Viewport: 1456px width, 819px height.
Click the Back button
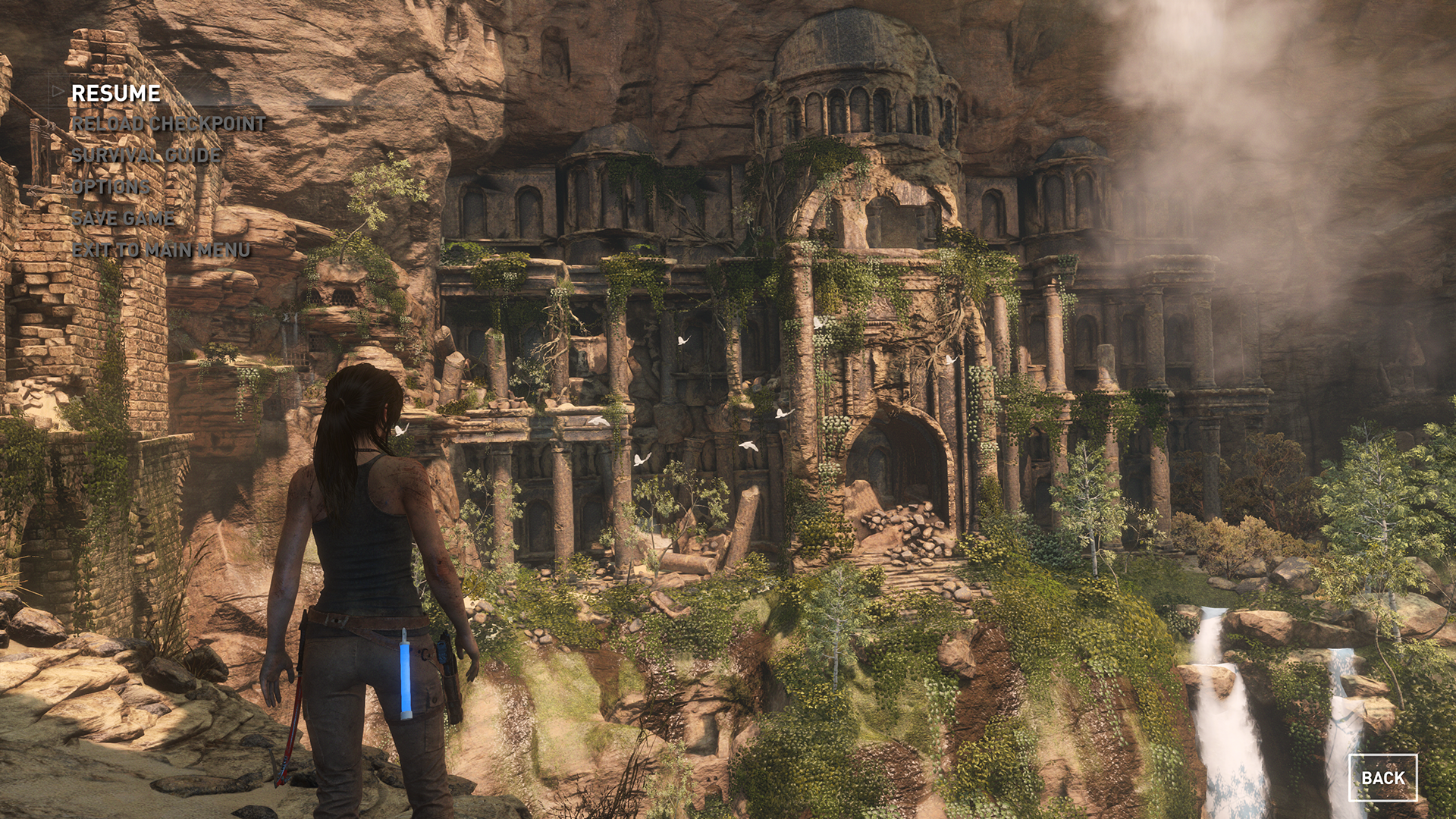click(x=1382, y=777)
